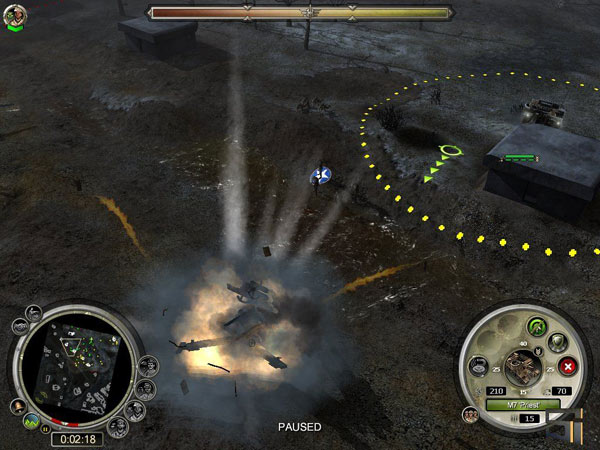Image resolution: width=600 pixels, height=450 pixels.
Task: Toggle the small pause button below the minimap
Action: click(x=44, y=430)
